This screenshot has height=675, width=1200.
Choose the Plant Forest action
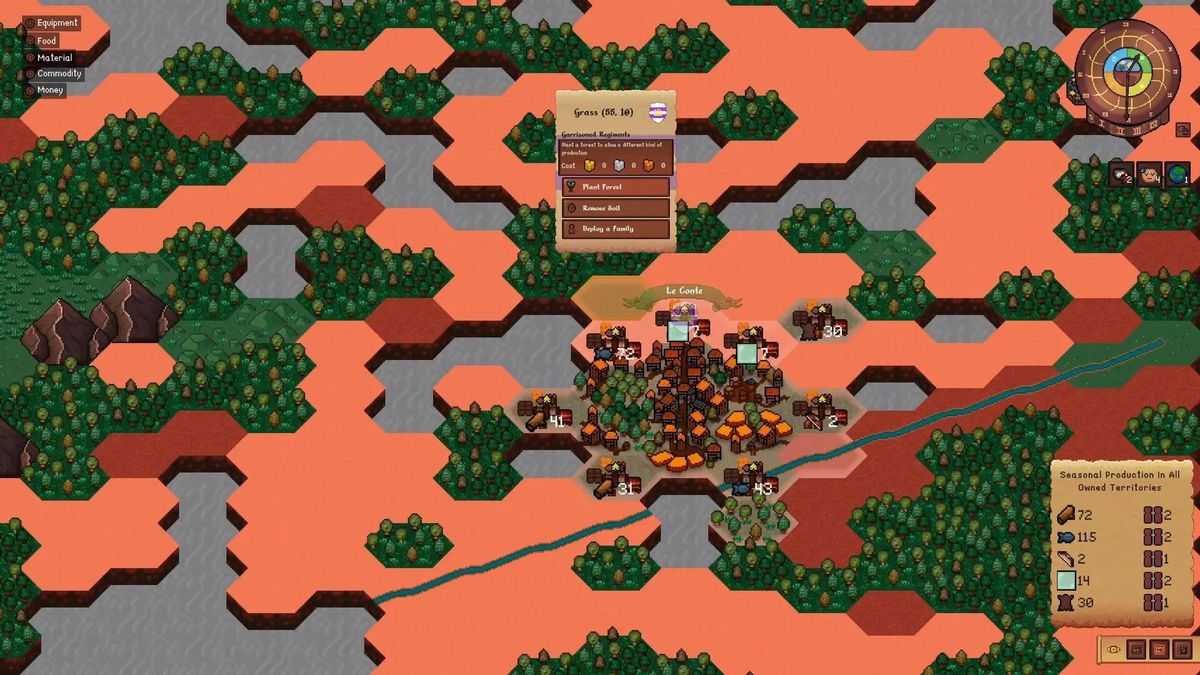(614, 187)
